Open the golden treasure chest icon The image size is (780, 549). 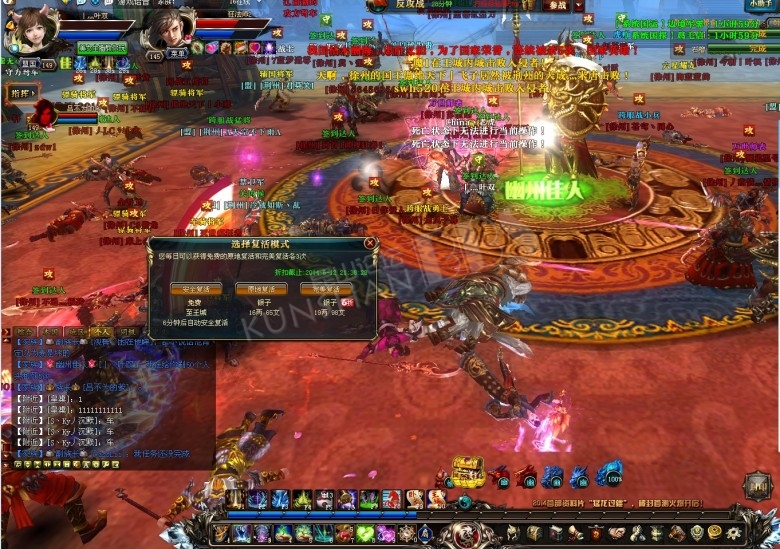tap(467, 471)
